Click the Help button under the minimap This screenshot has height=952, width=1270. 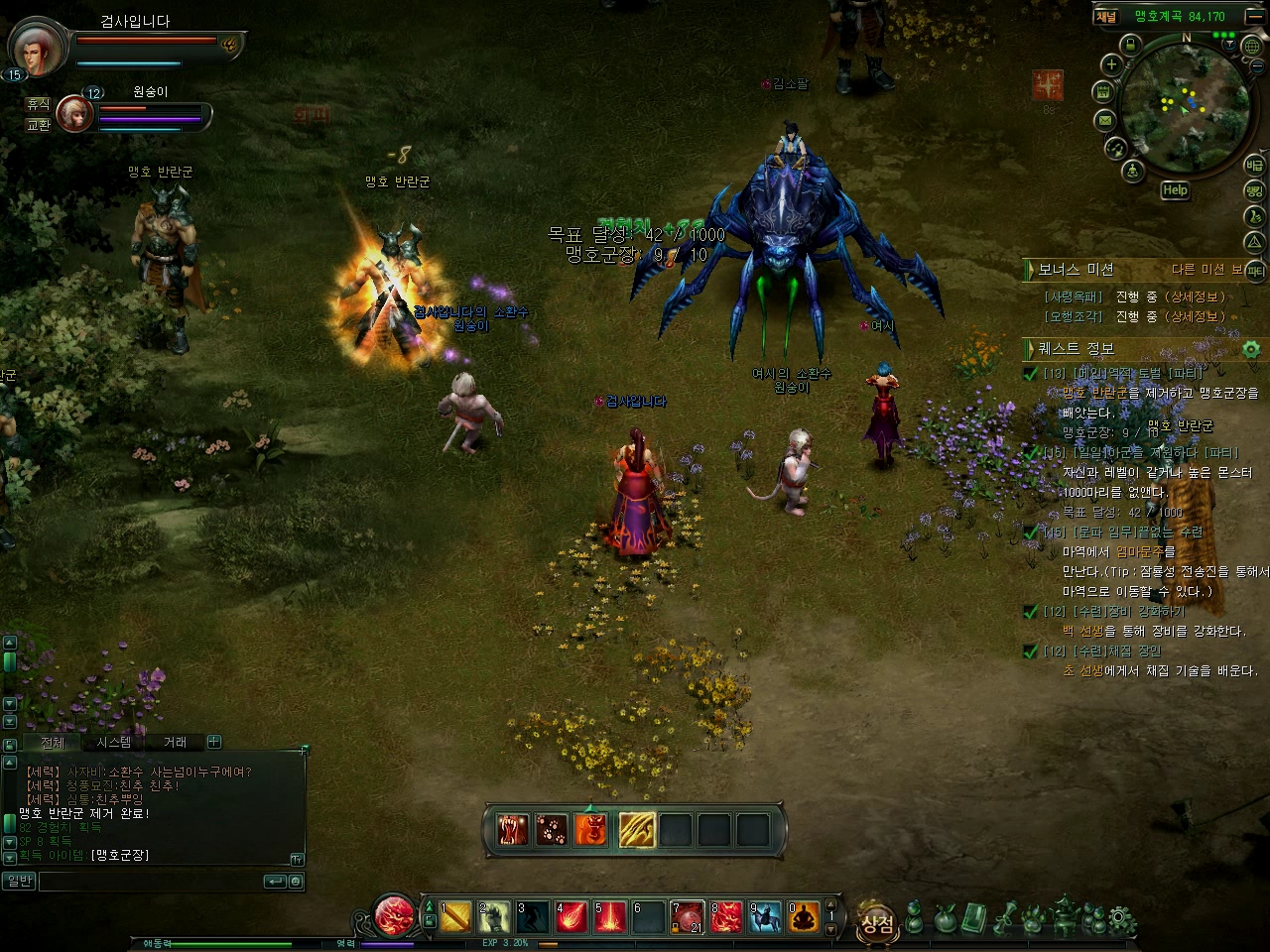[x=1175, y=190]
